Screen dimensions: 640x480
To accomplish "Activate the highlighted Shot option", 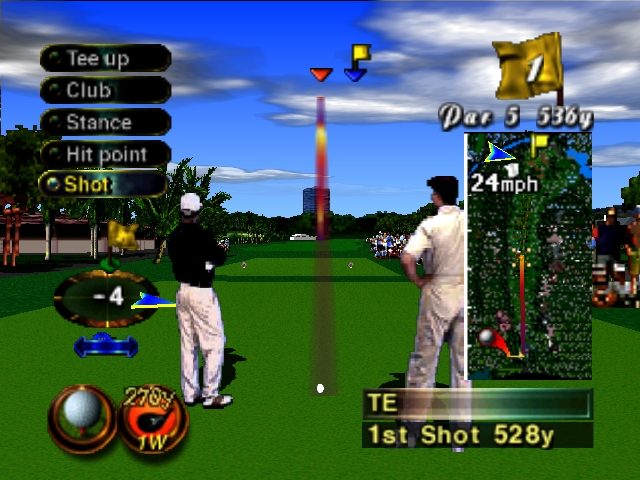I will [102, 184].
